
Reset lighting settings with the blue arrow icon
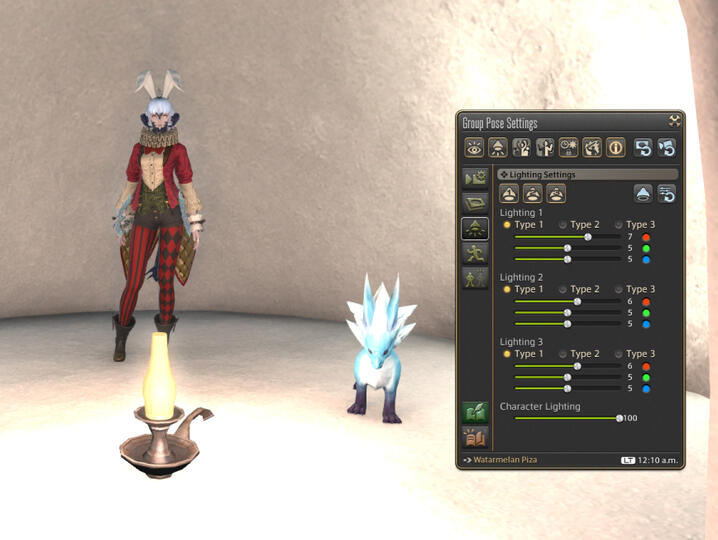click(x=666, y=194)
